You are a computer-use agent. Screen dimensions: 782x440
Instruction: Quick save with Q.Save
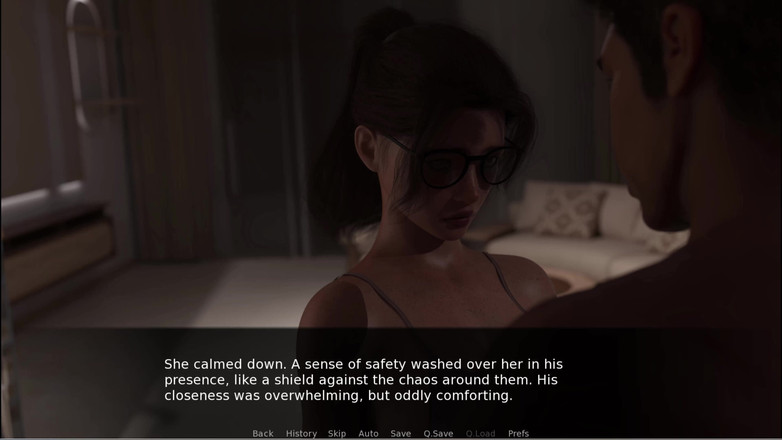pos(438,433)
